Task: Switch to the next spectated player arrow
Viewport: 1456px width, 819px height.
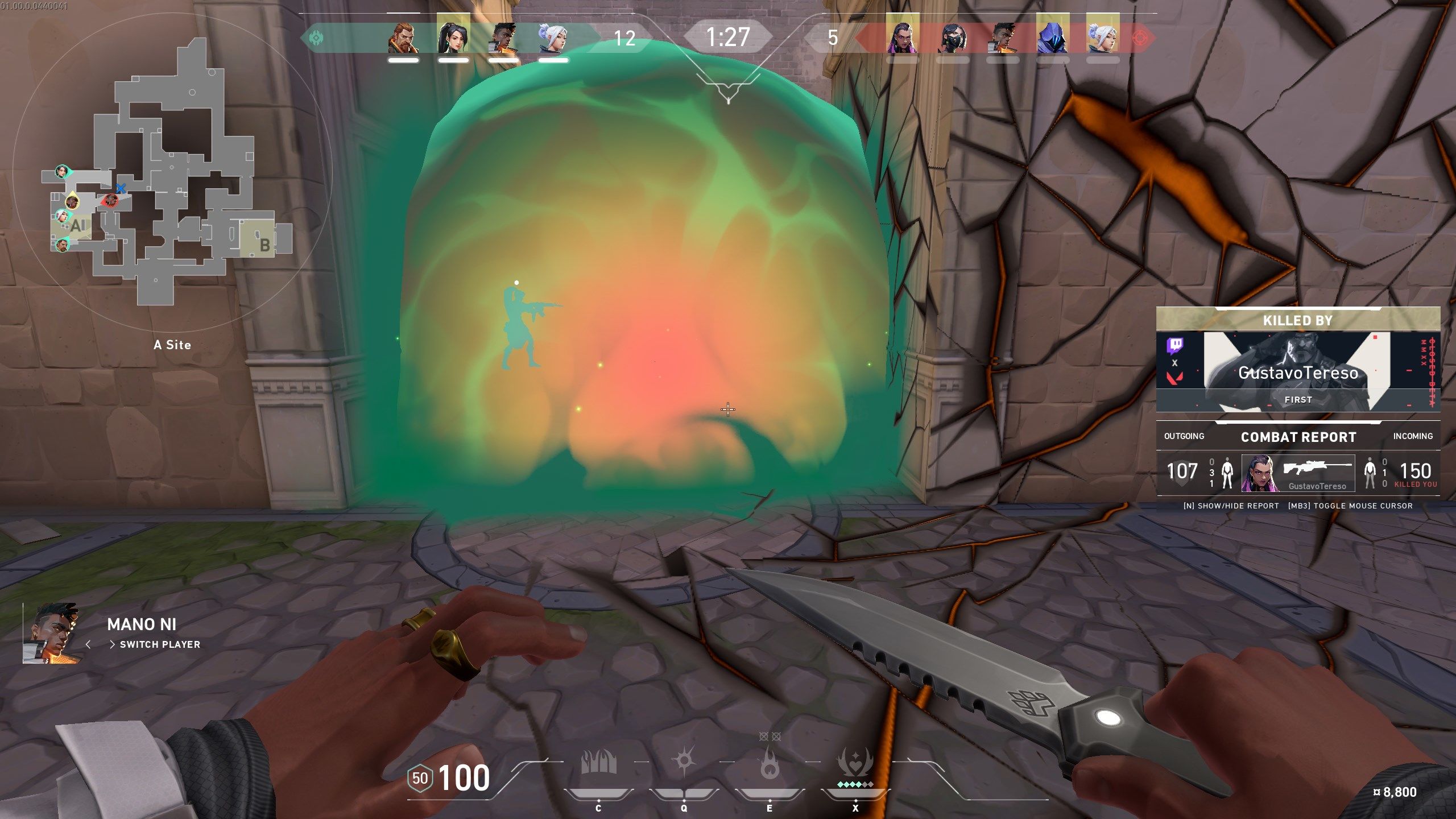Action: 111,644
